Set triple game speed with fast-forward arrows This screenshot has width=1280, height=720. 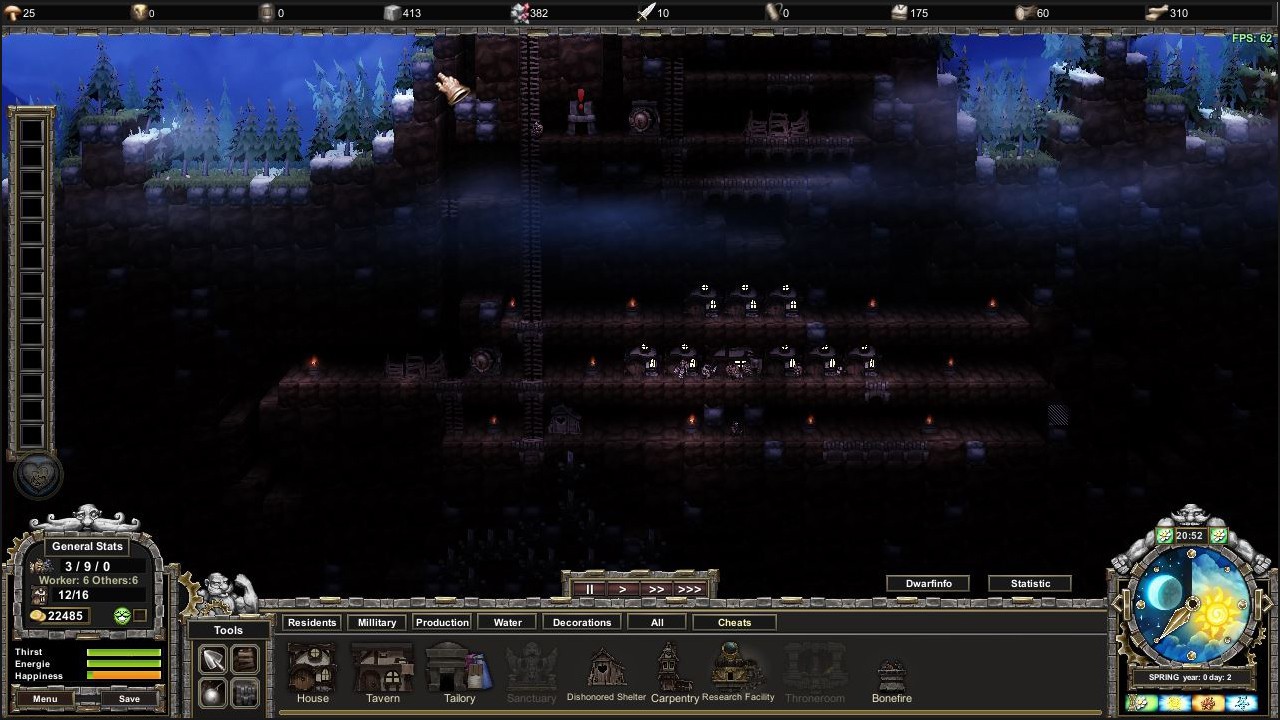tap(689, 589)
